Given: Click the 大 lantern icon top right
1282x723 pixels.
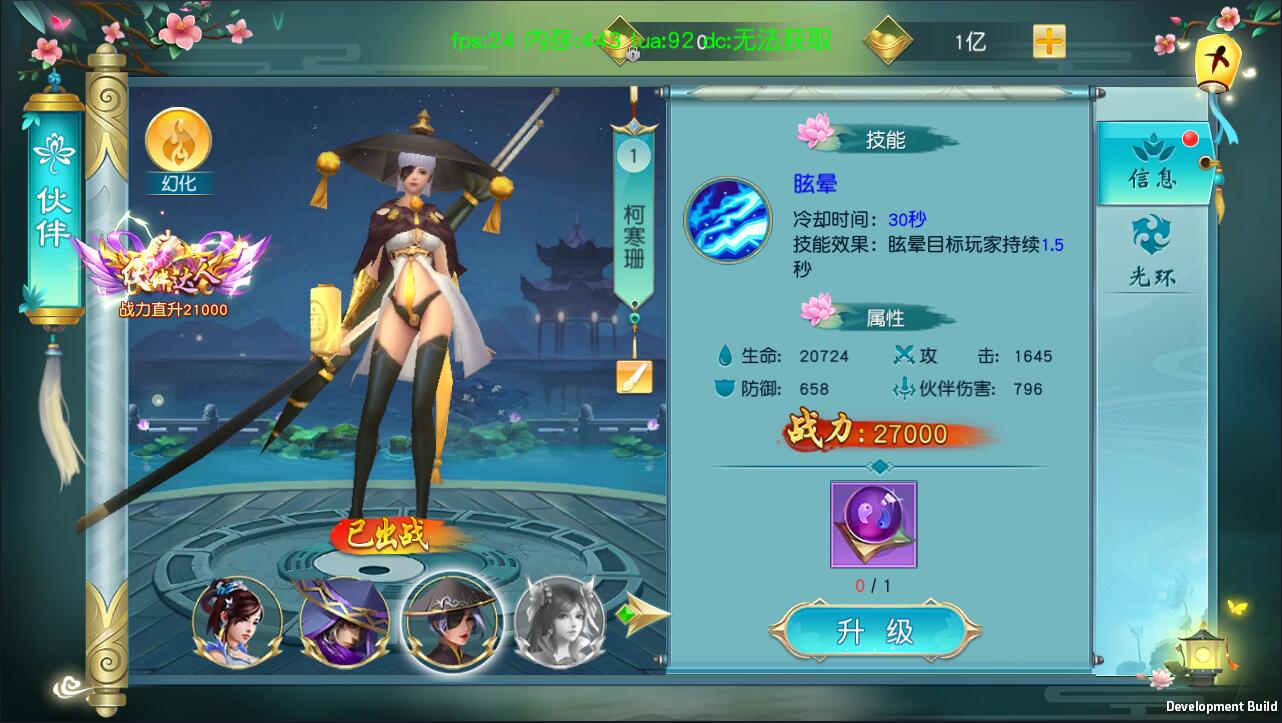Looking at the screenshot, I should coord(1218,63).
